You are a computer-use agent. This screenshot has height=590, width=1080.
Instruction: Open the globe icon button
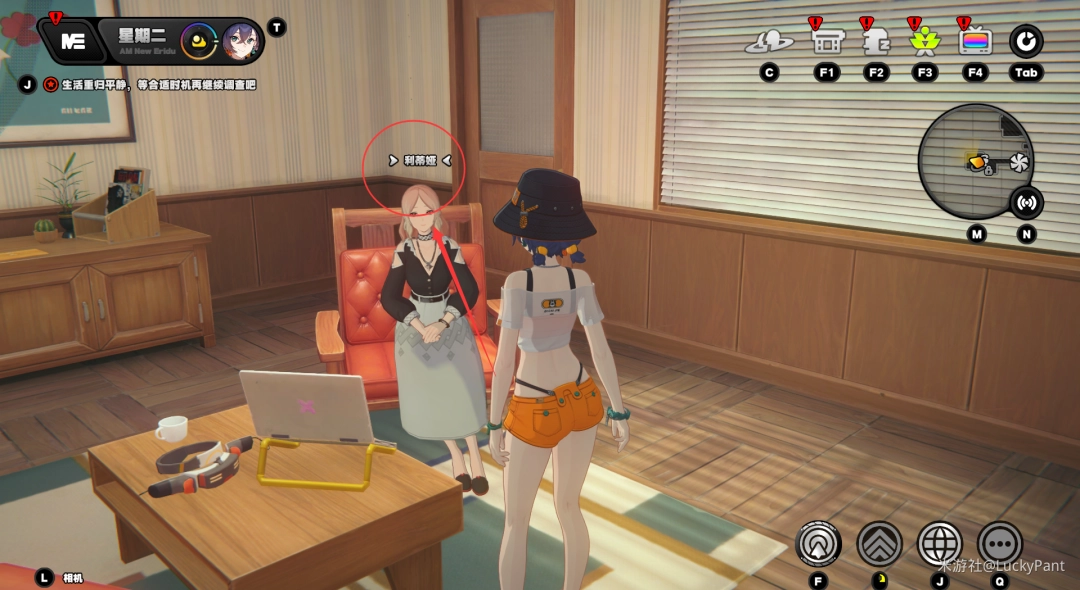click(939, 544)
